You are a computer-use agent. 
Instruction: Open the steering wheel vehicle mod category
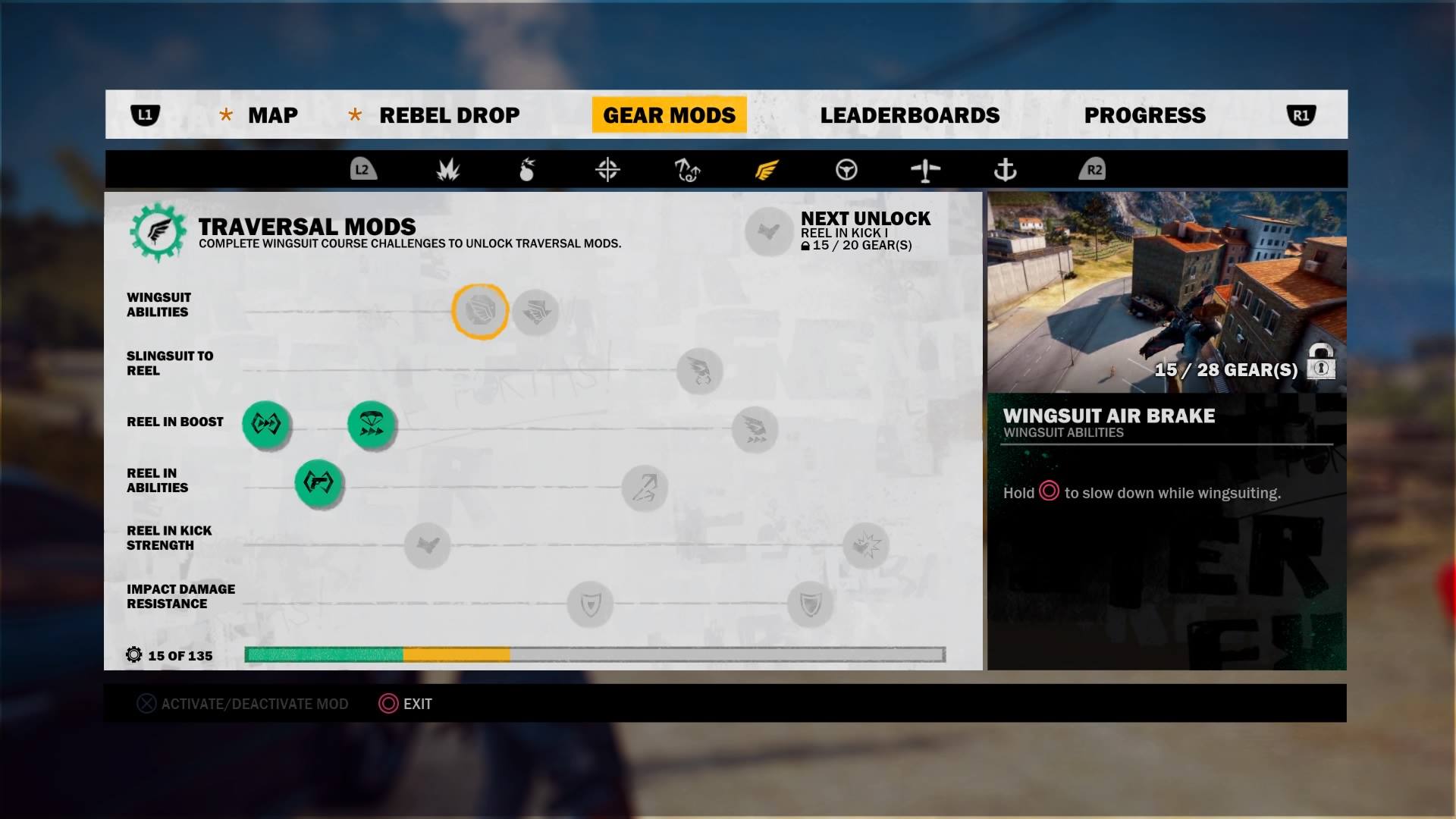(x=846, y=170)
